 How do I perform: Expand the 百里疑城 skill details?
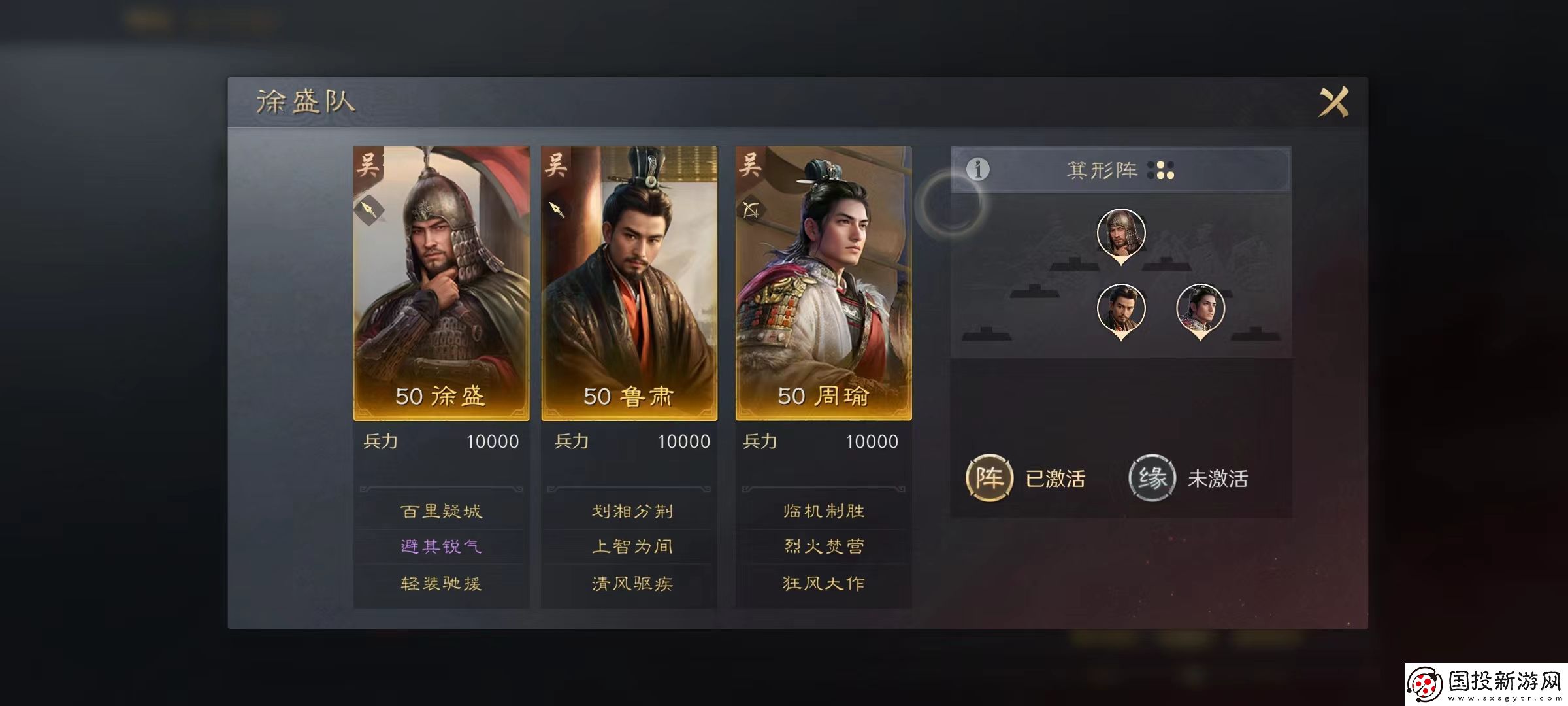440,512
